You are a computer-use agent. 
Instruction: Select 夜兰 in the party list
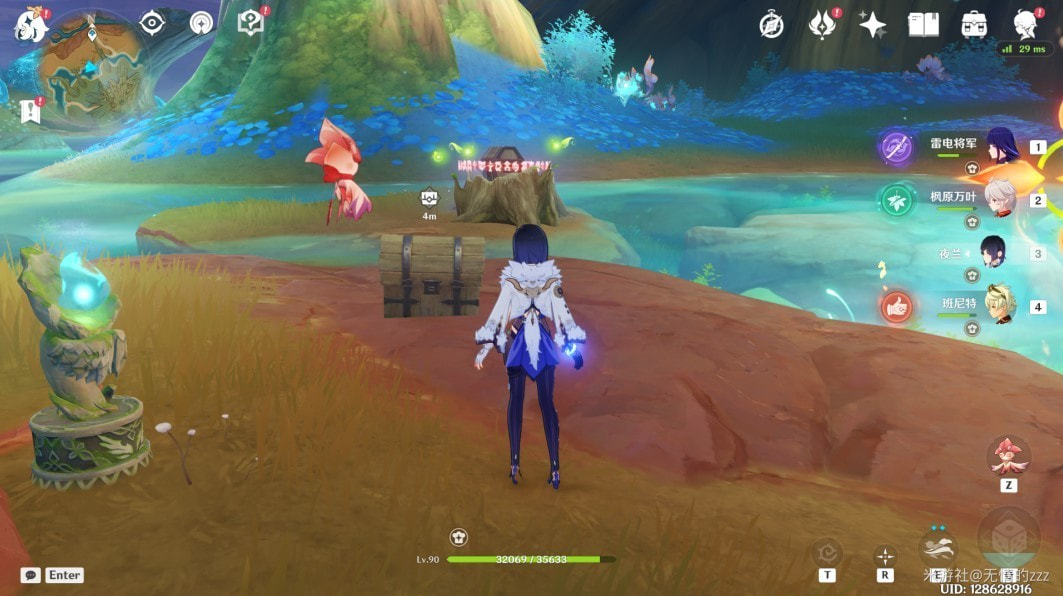point(992,253)
